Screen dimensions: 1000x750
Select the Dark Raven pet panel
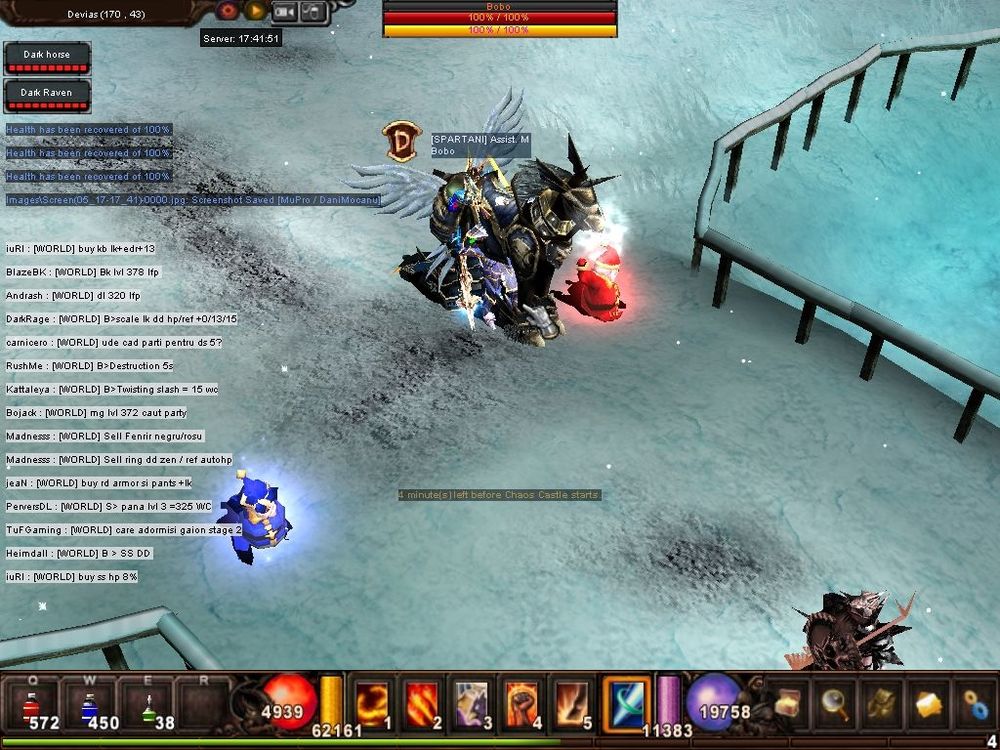[x=47, y=96]
